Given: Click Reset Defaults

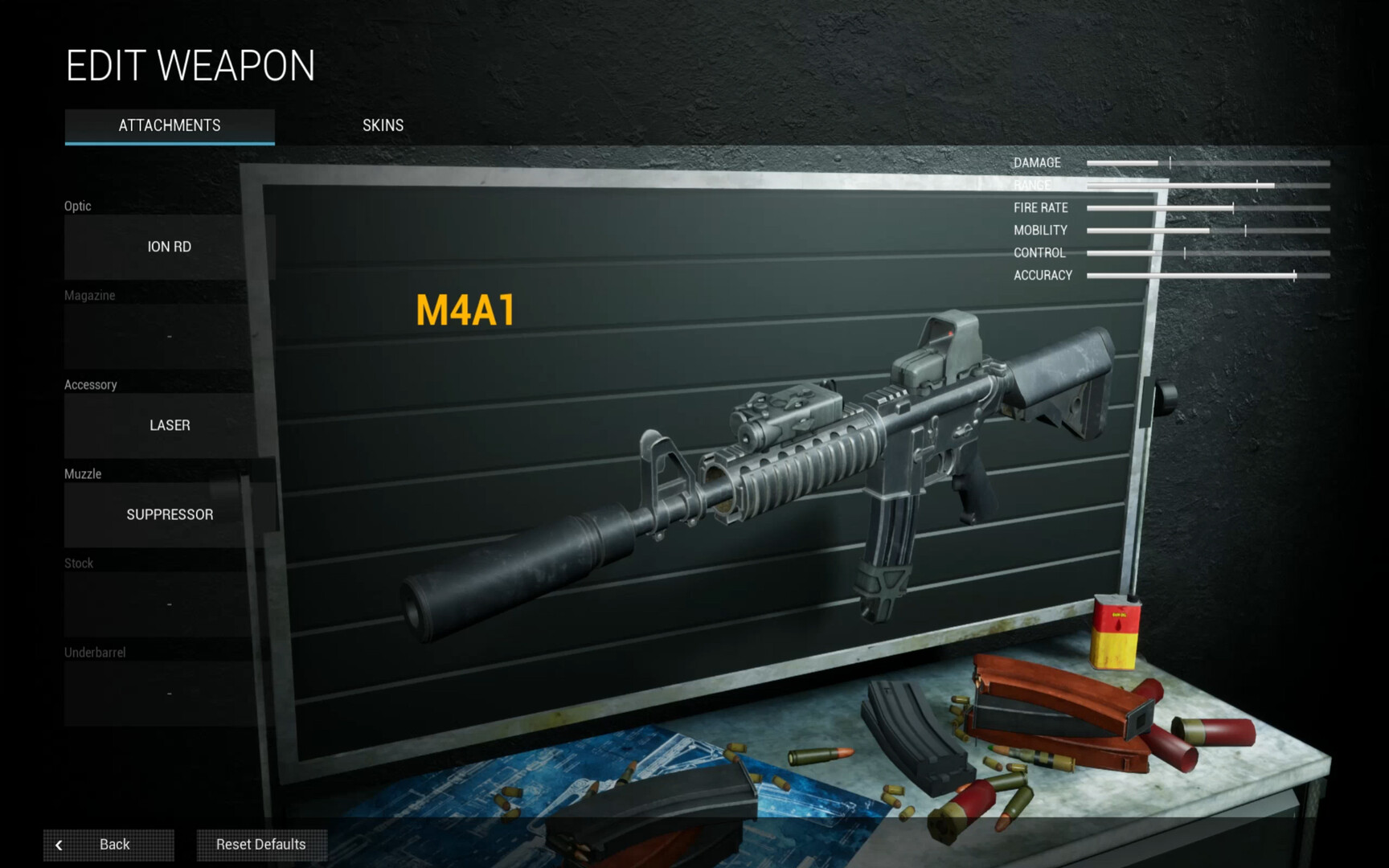Looking at the screenshot, I should point(261,845).
